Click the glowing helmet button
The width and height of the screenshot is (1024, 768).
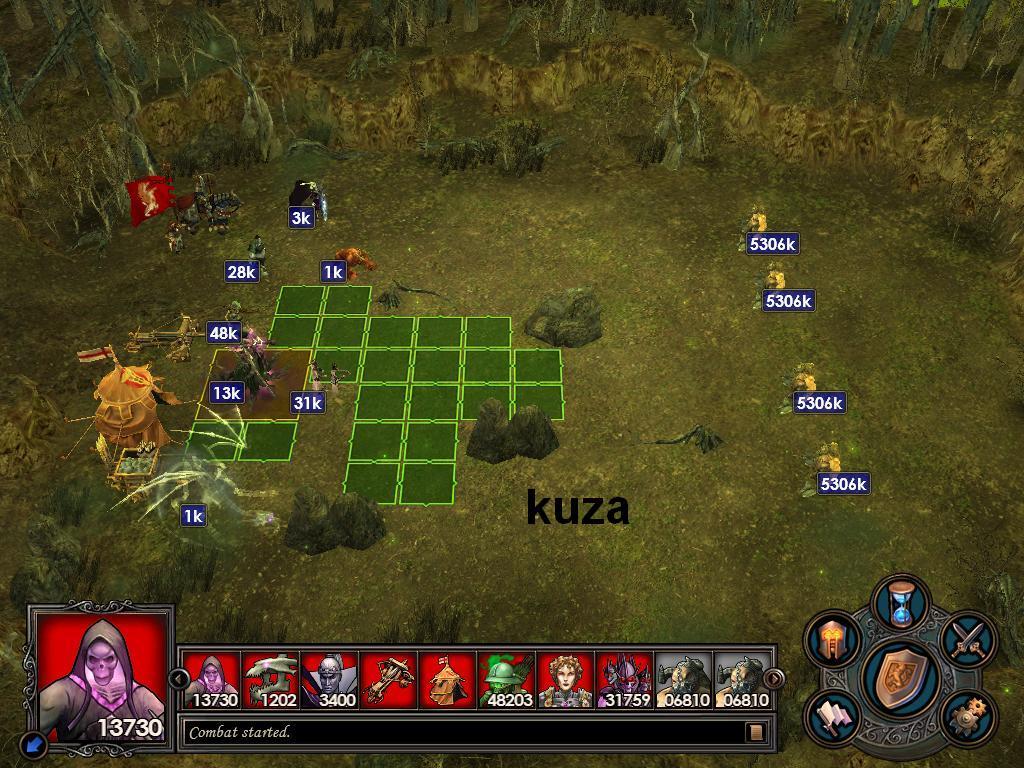pyautogui.click(x=833, y=638)
